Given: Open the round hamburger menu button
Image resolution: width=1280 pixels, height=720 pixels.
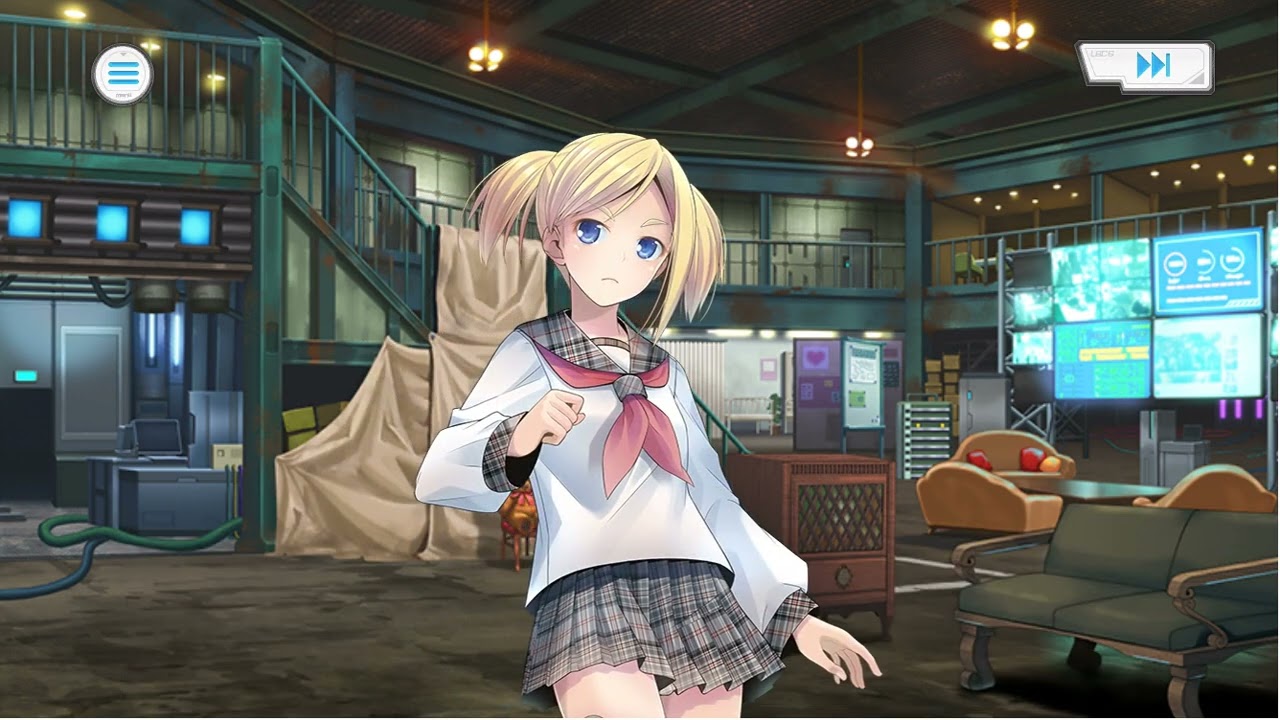Looking at the screenshot, I should [x=122, y=73].
